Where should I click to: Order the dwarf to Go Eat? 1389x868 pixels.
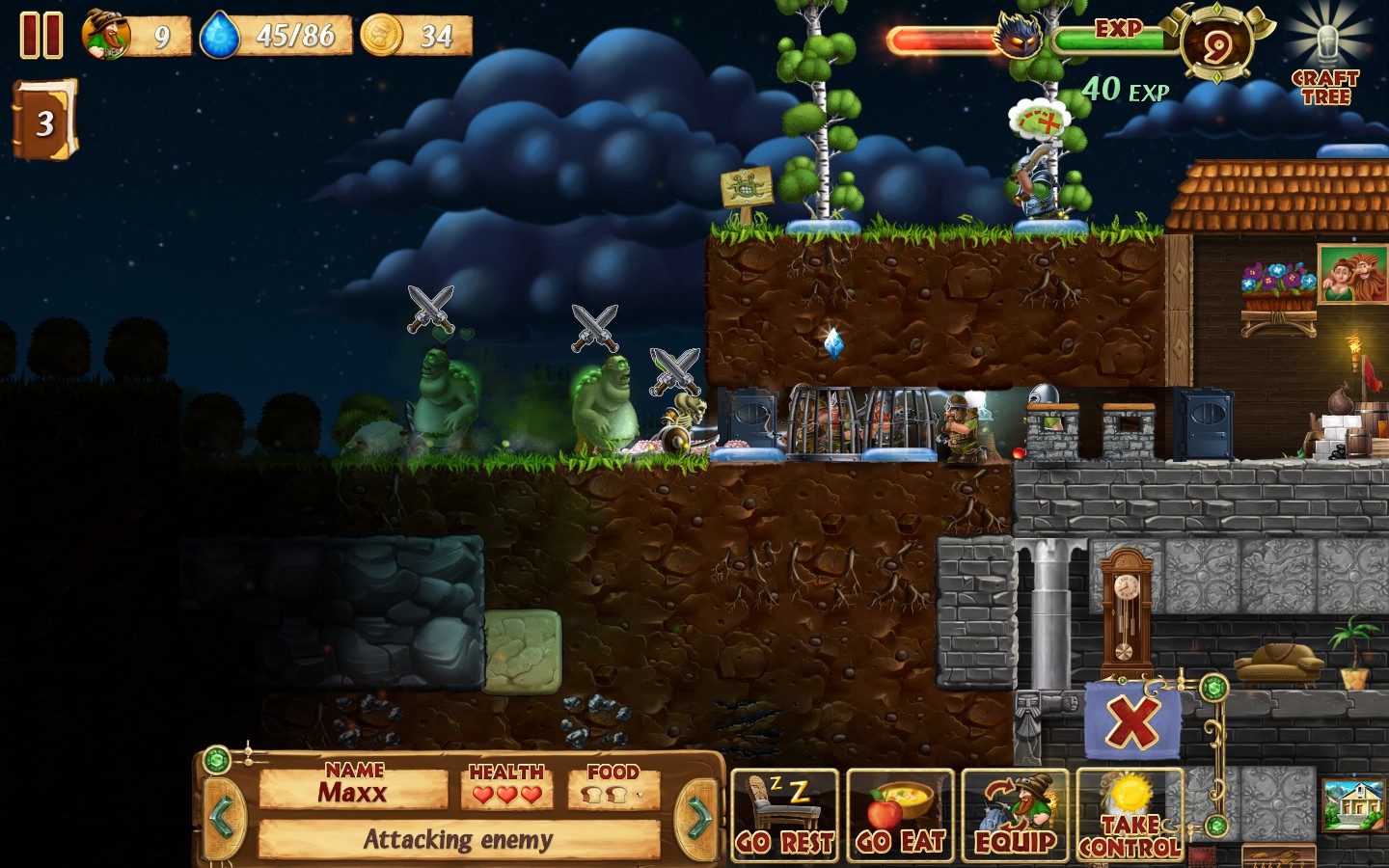pyautogui.click(x=900, y=816)
